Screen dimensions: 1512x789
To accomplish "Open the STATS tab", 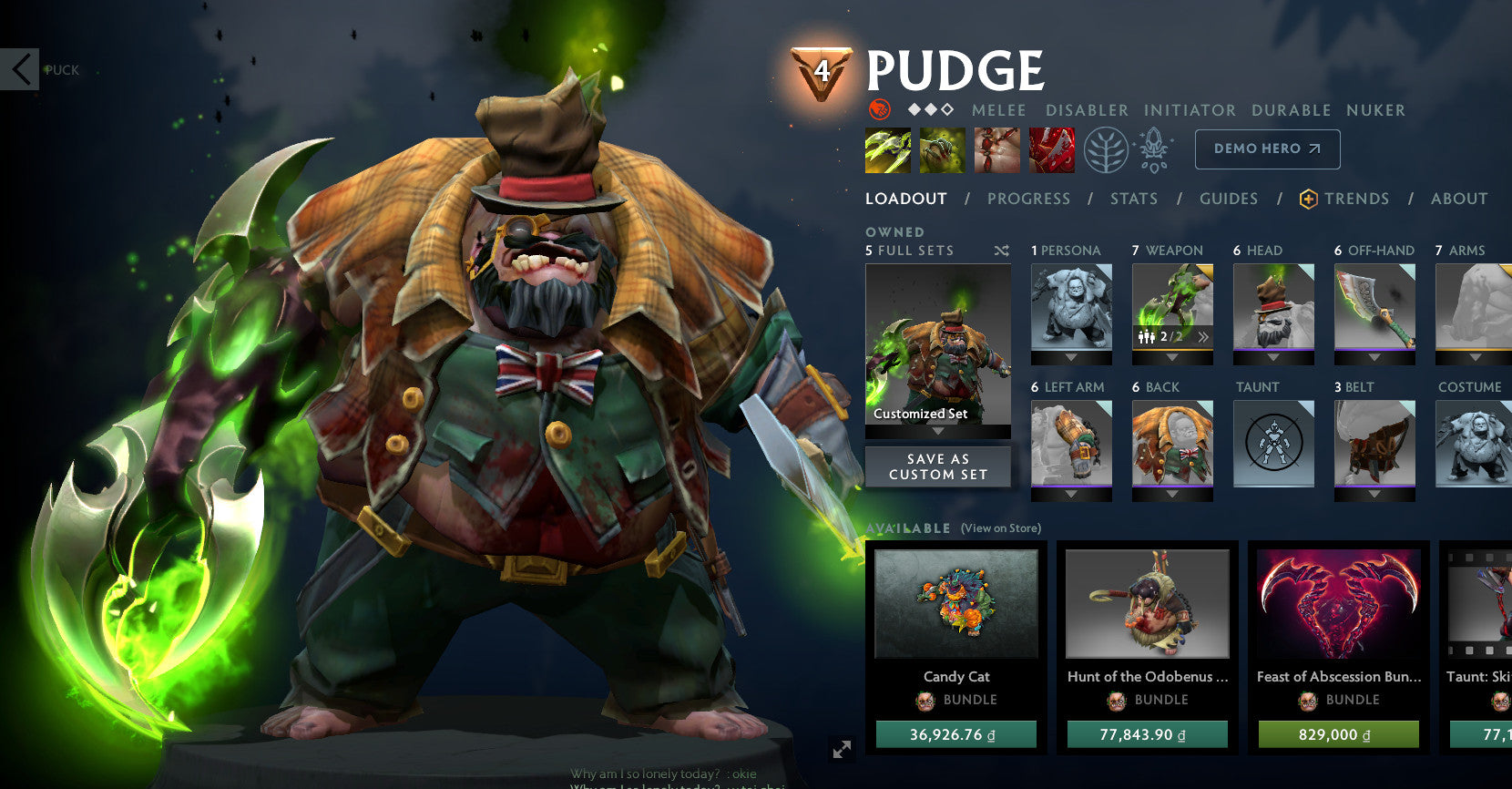I will tap(1134, 199).
